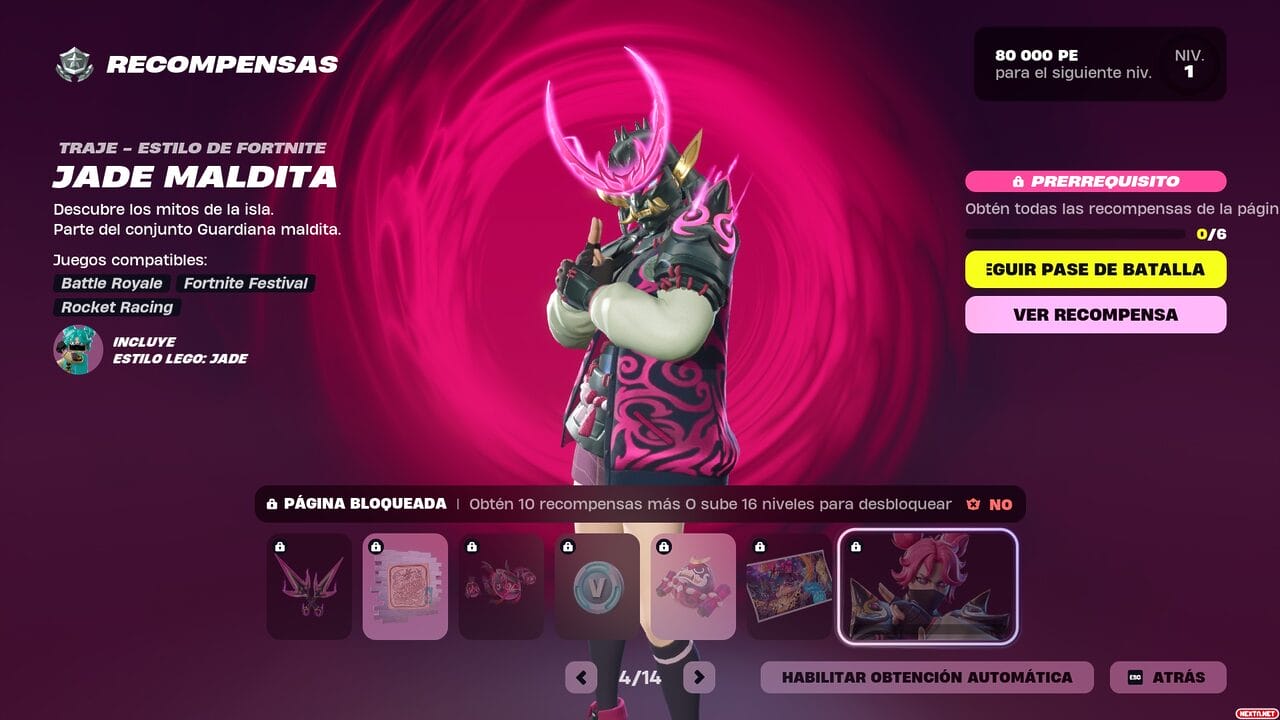Advance to the next rewards page
The image size is (1280, 720).
pos(699,677)
